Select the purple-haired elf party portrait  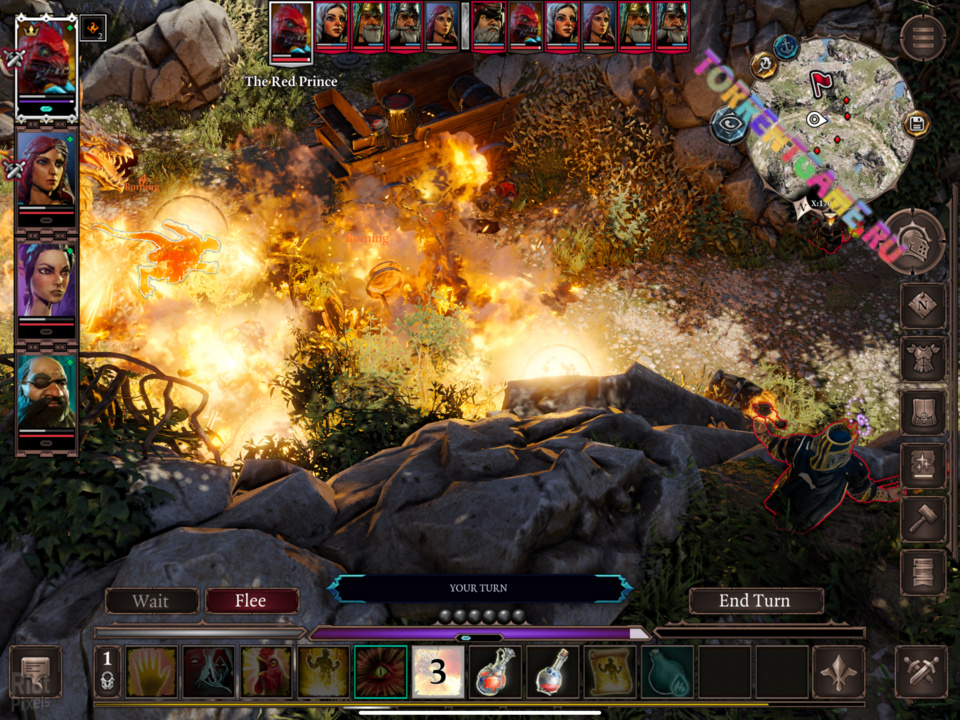[46, 281]
